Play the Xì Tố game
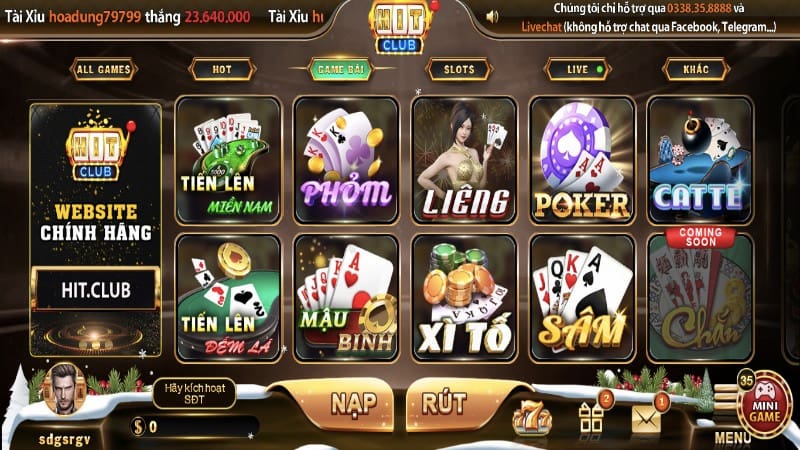800x450 pixels. 464,296
